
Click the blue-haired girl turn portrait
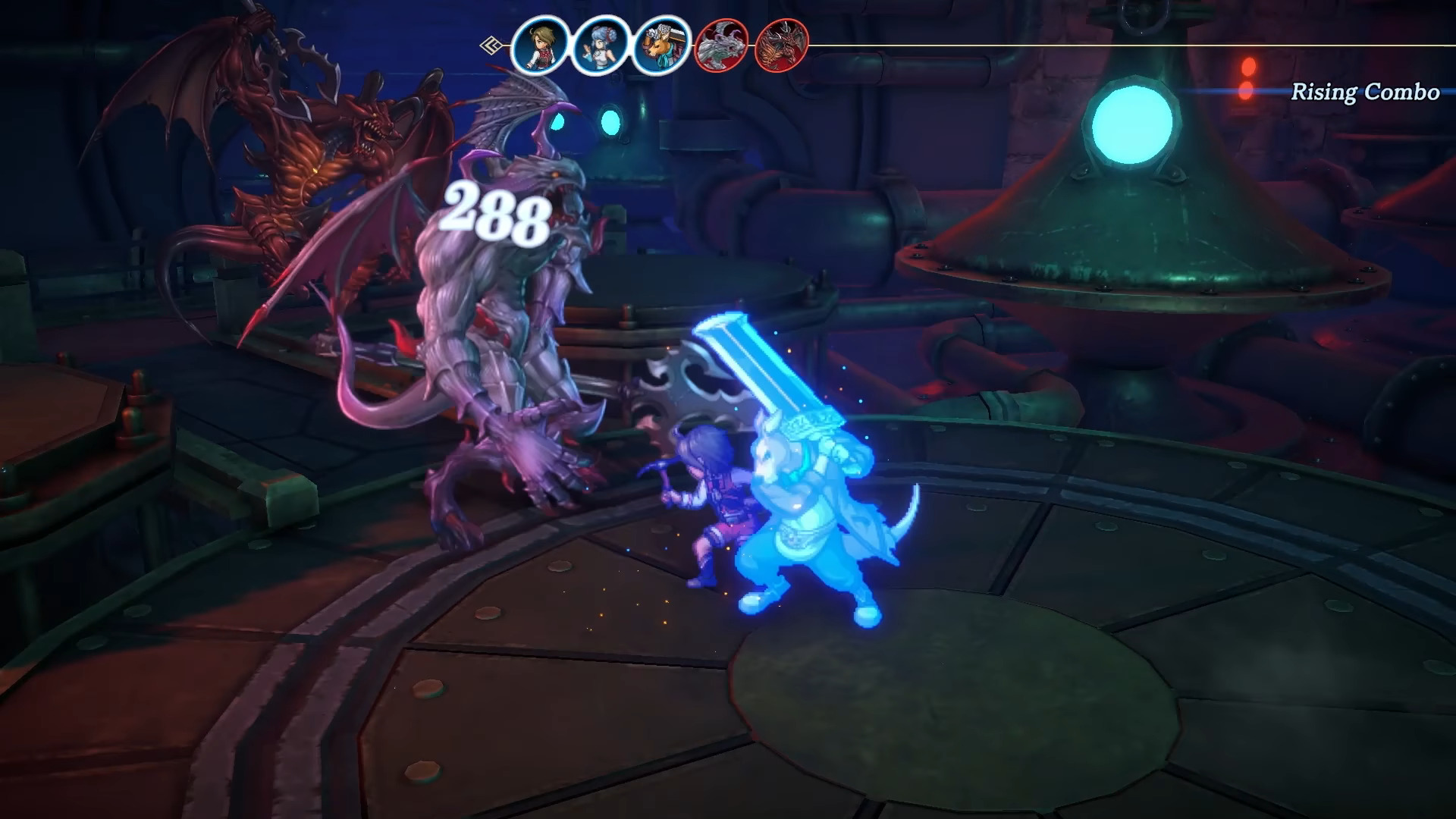601,45
